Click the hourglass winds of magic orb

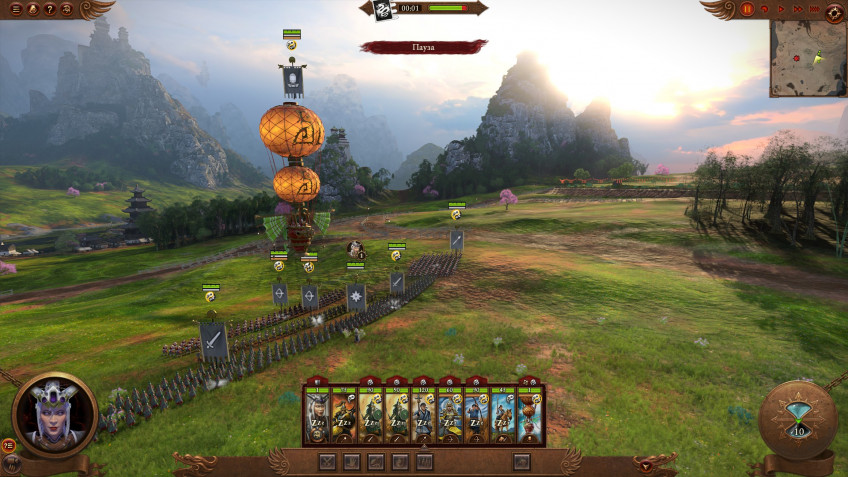(798, 418)
